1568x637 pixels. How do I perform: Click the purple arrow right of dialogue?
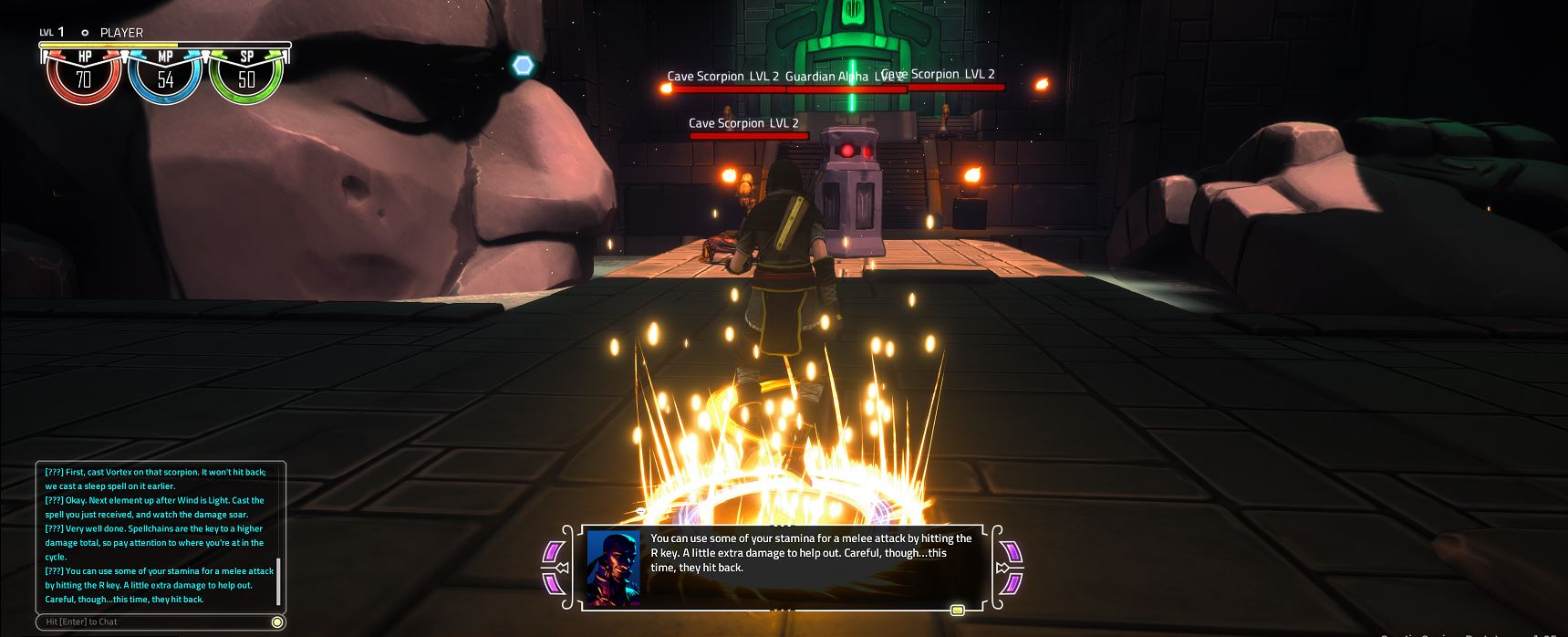coord(1011,568)
